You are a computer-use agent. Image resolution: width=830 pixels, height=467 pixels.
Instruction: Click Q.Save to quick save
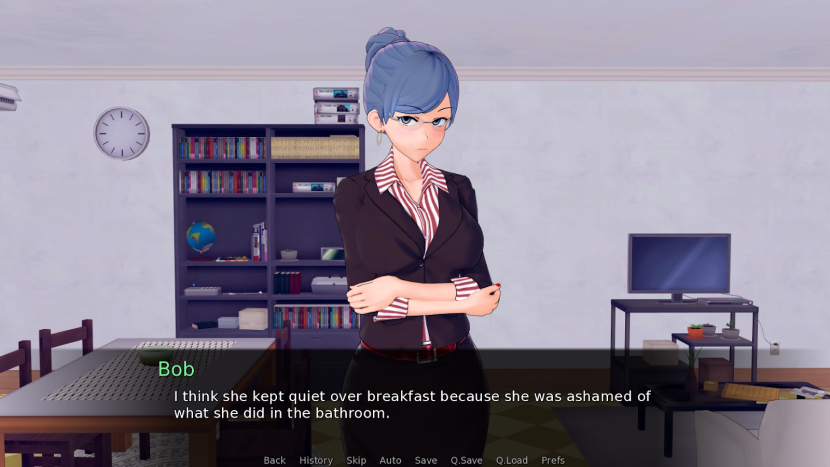coord(466,460)
